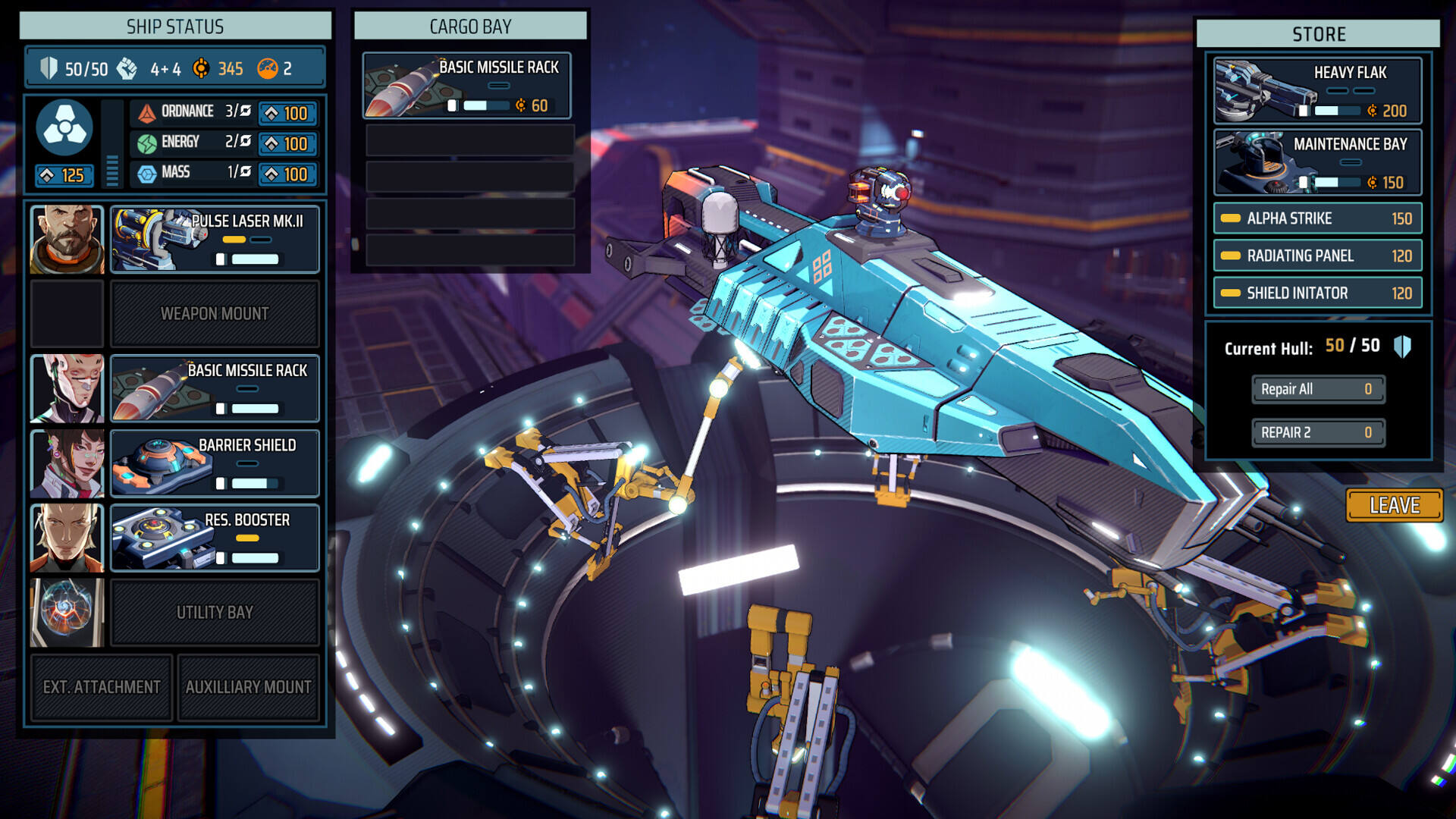Buy the Shield Initator upgrade
Viewport: 1456px width, 819px height.
[x=1317, y=293]
